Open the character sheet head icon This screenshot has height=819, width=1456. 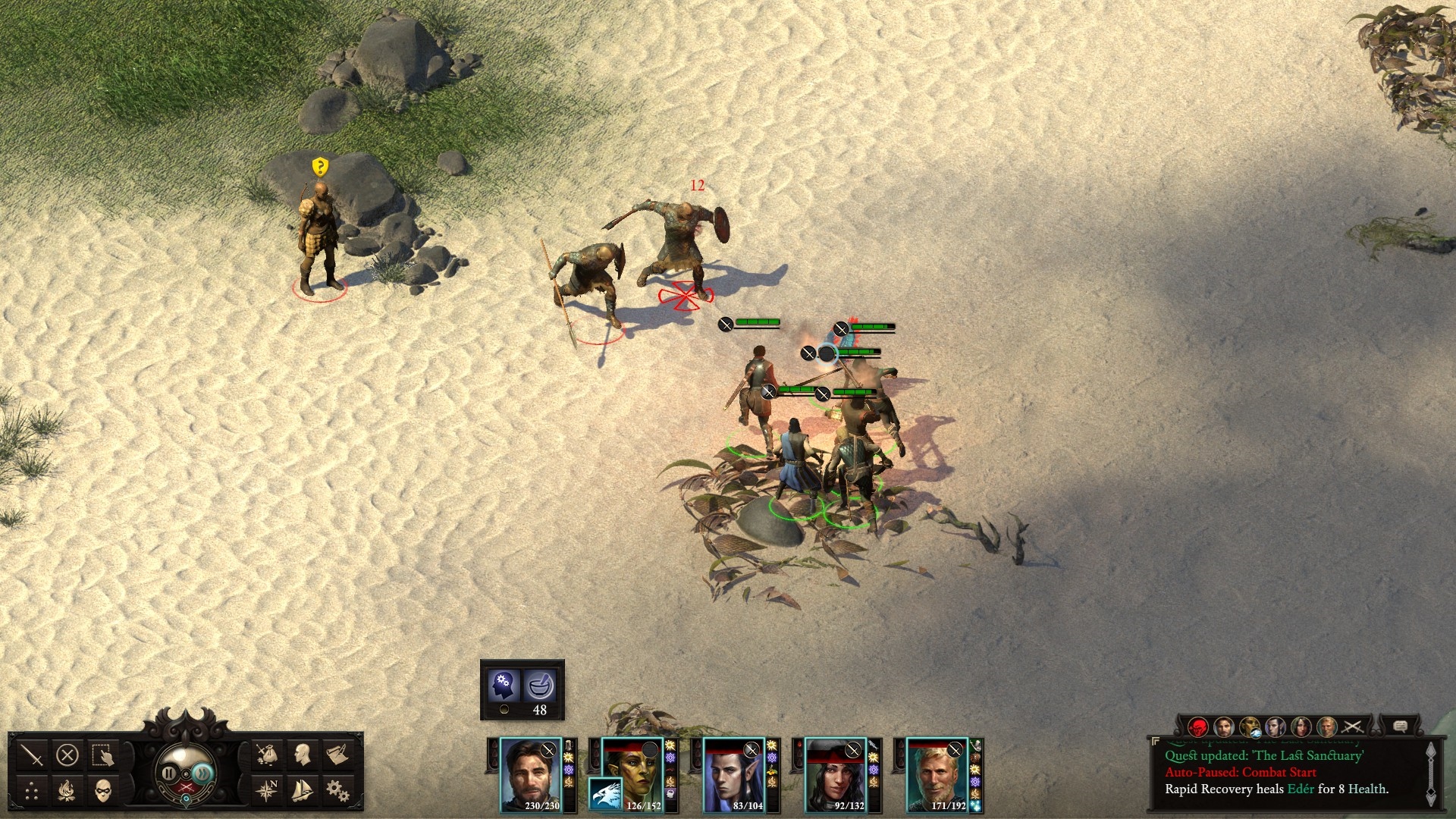[x=303, y=755]
